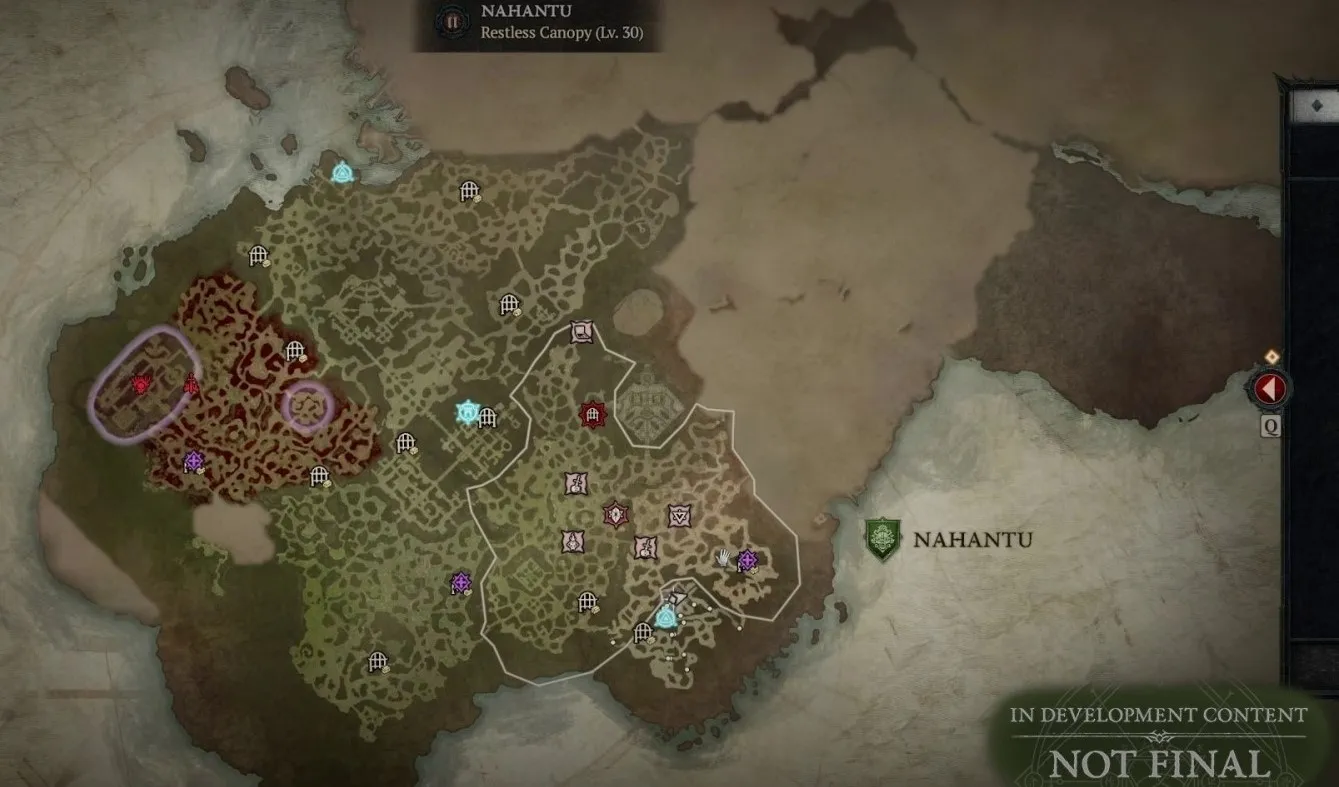The image size is (1339, 787).
Task: Click the pink event marker with chalice symbol
Action: 575,483
